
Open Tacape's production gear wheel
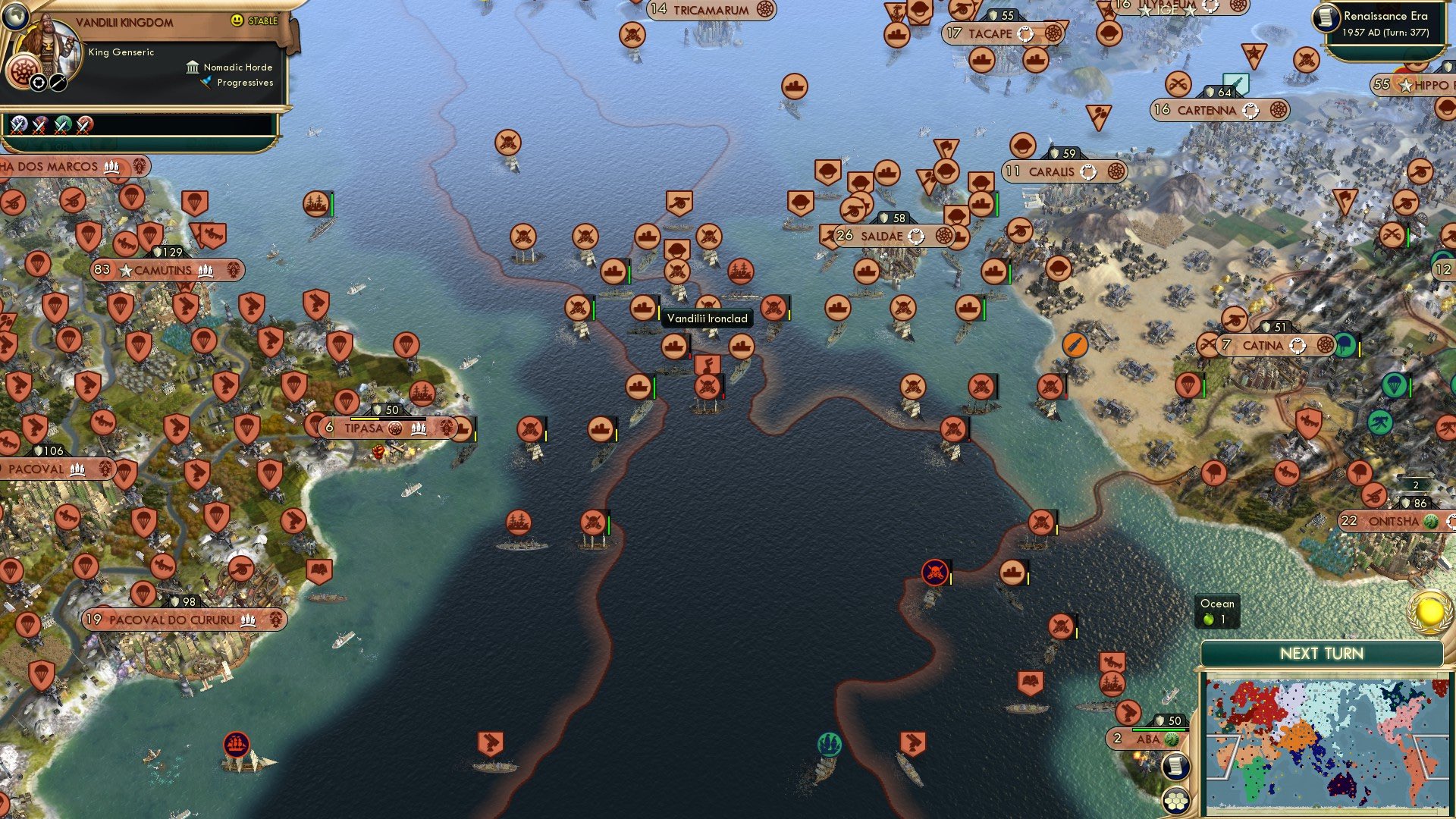pyautogui.click(x=1053, y=33)
